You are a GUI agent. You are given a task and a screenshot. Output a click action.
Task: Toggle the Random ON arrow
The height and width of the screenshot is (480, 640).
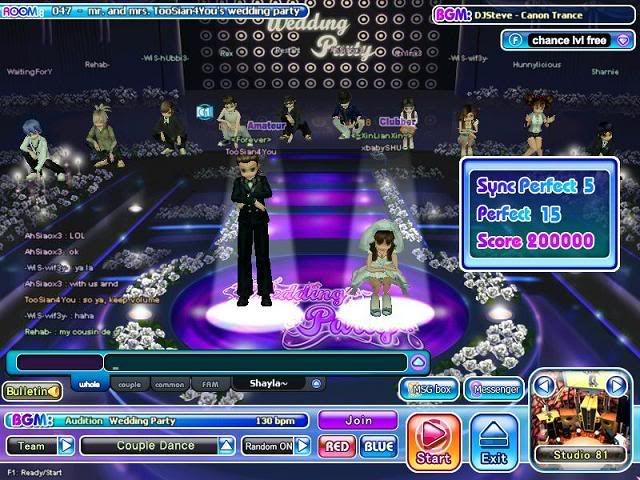[x=301, y=446]
